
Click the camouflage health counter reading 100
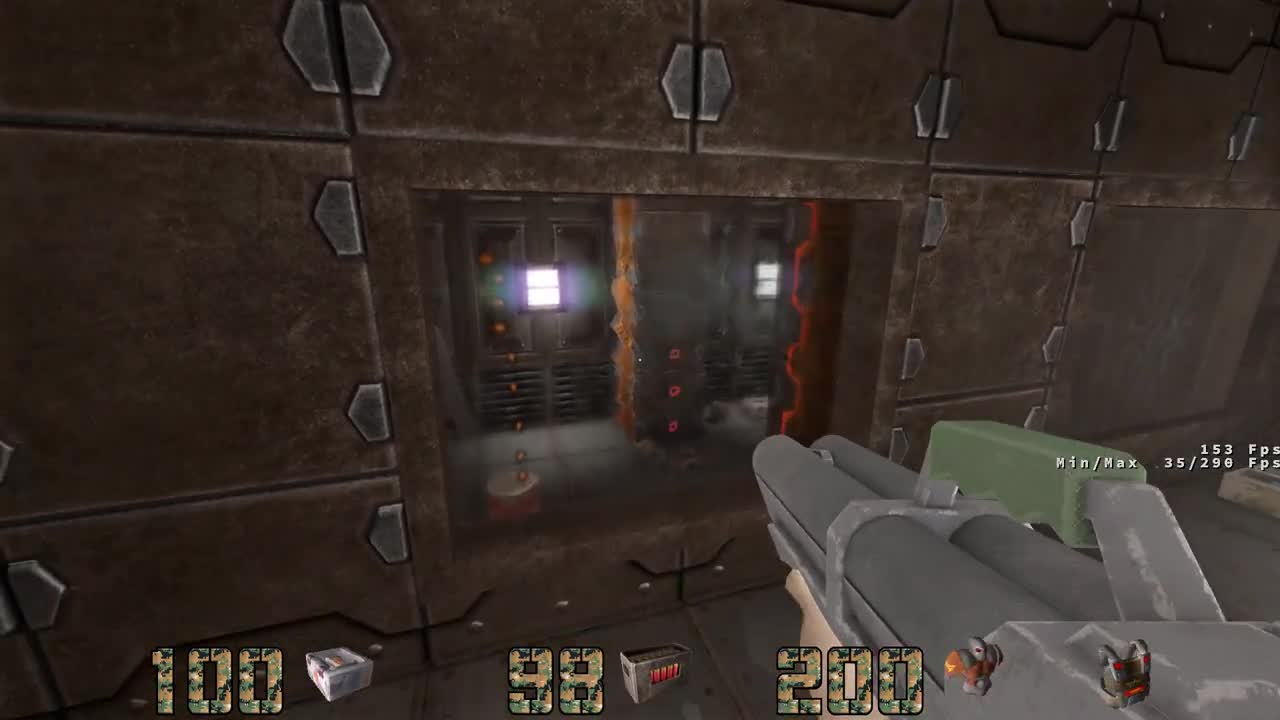click(x=212, y=677)
